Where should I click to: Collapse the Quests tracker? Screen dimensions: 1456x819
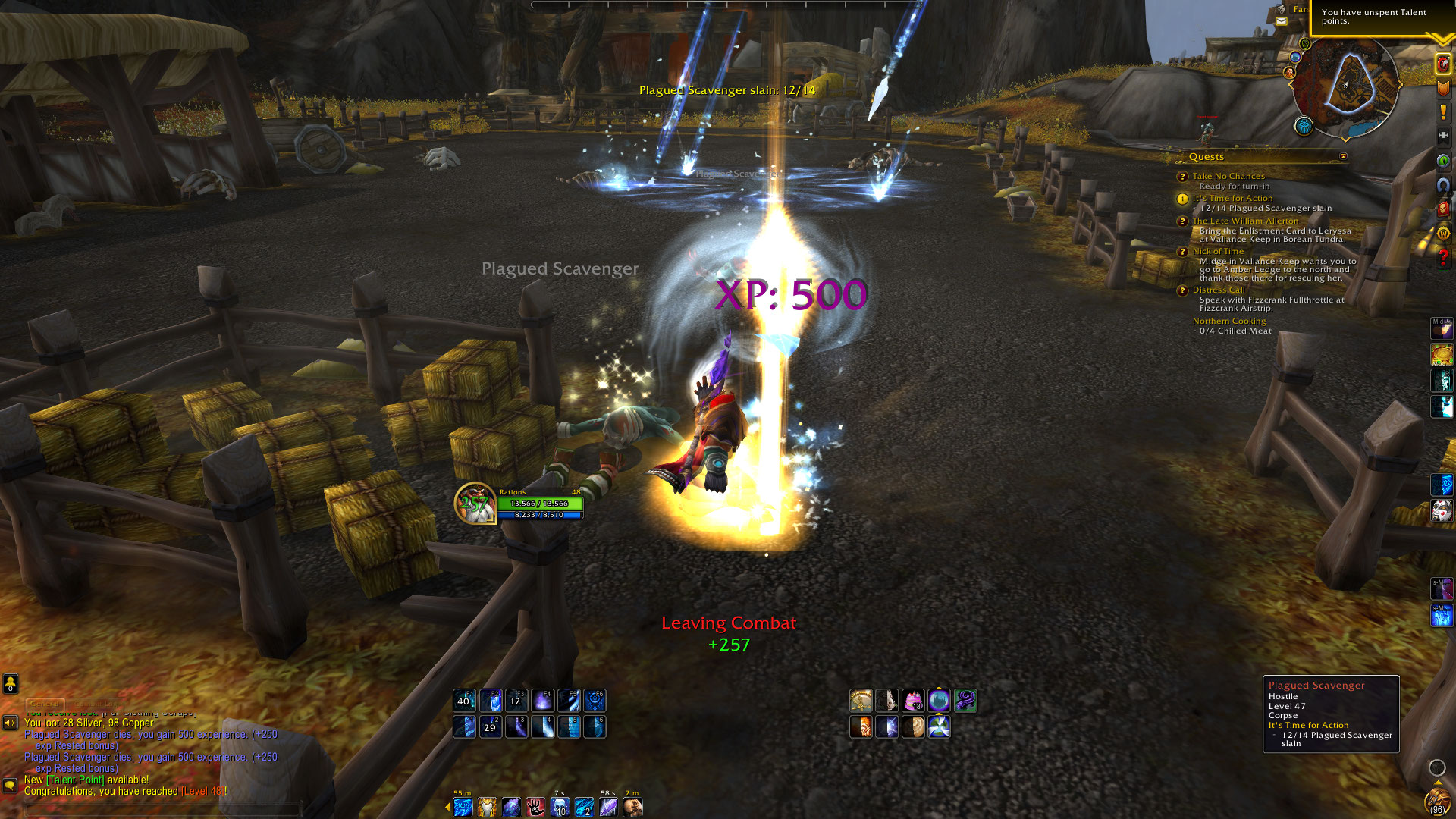(x=1343, y=157)
